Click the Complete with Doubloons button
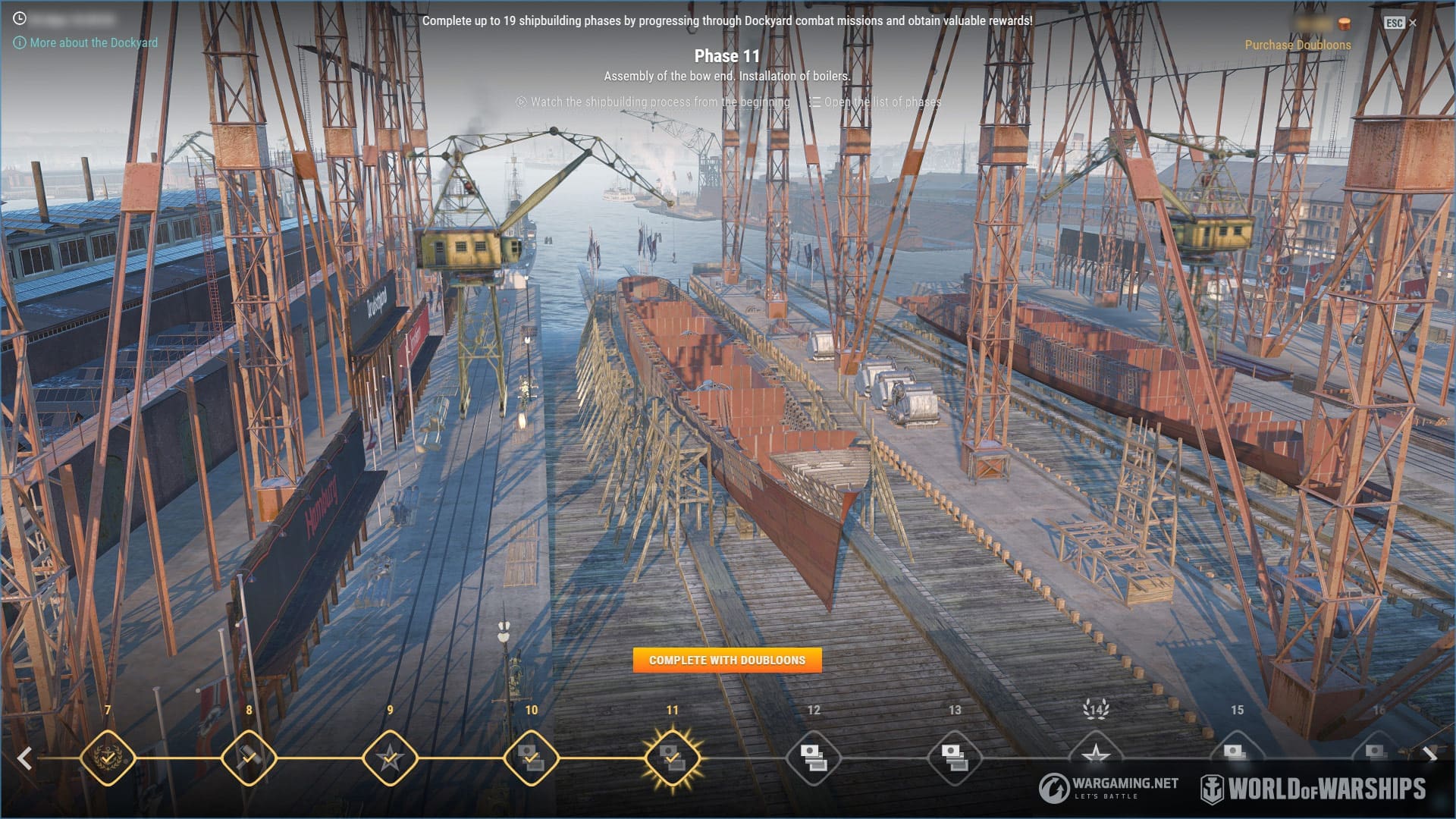 tap(726, 660)
